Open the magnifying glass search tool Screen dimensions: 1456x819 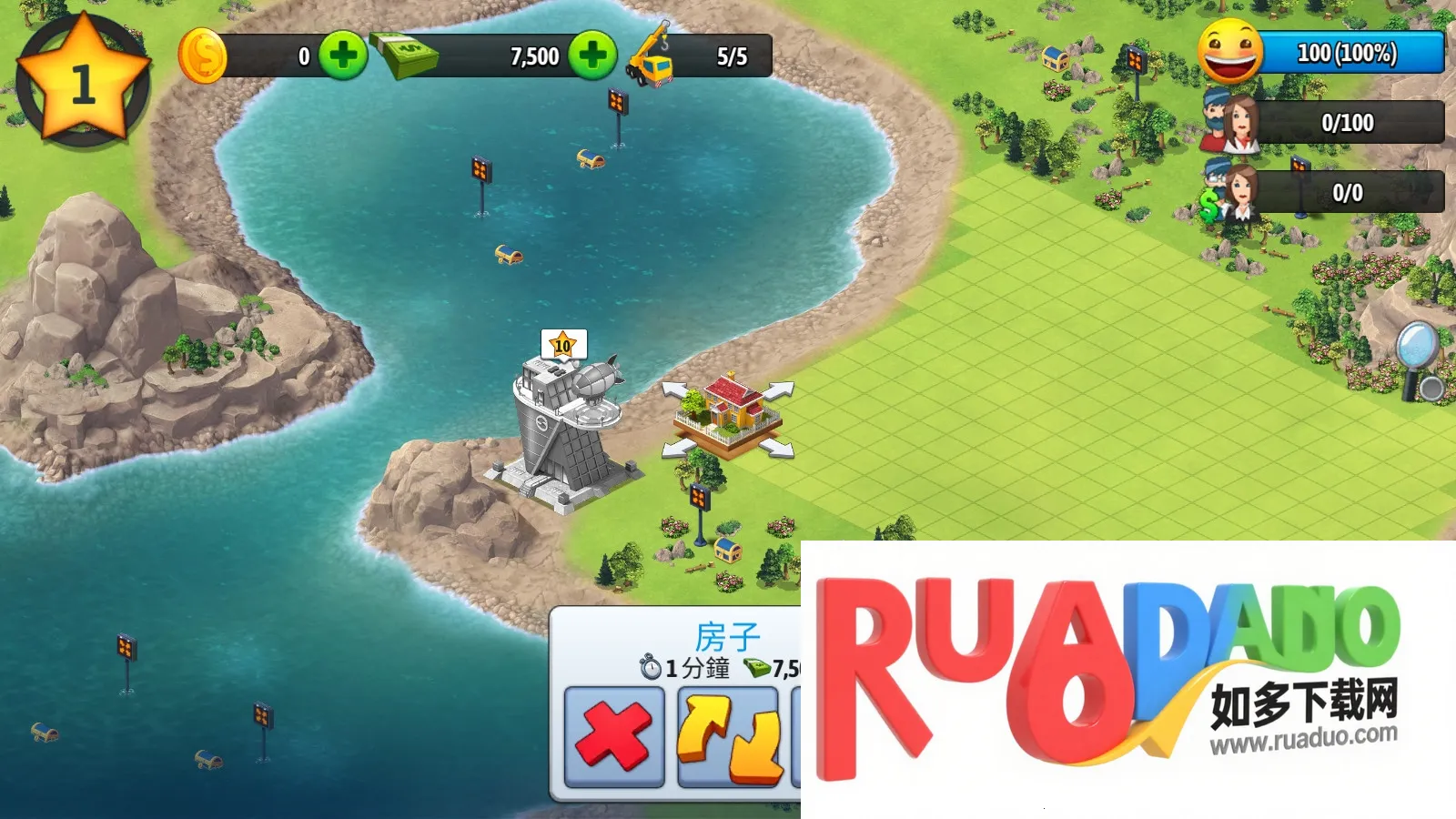1419,359
